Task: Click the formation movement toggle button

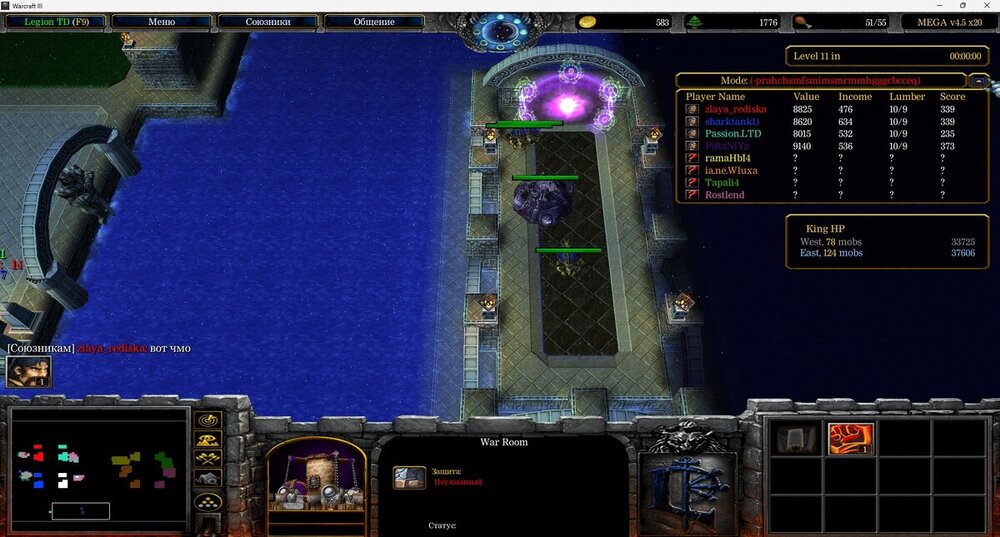Action: (209, 501)
